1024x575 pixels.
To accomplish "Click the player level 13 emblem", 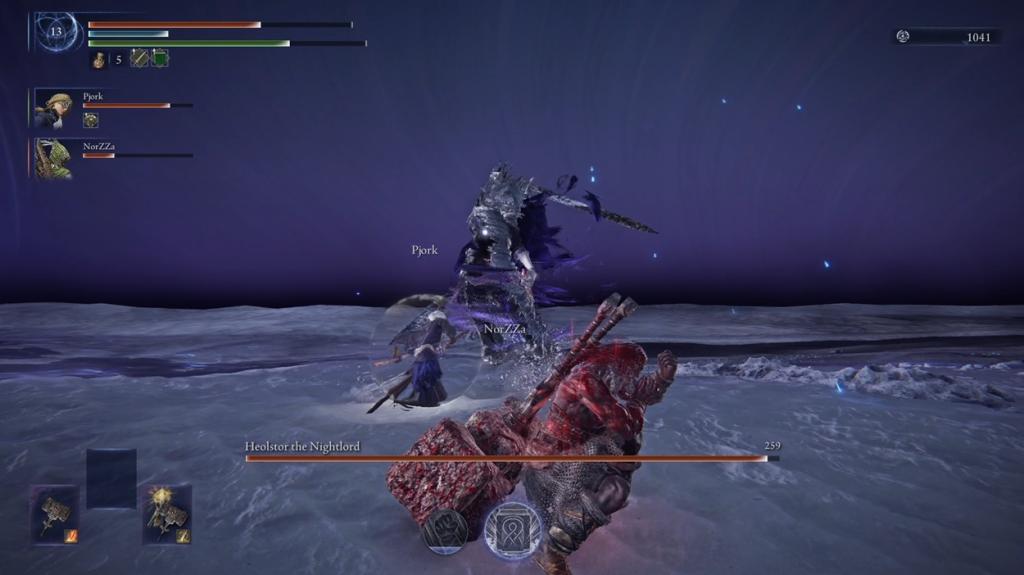I will pos(55,32).
